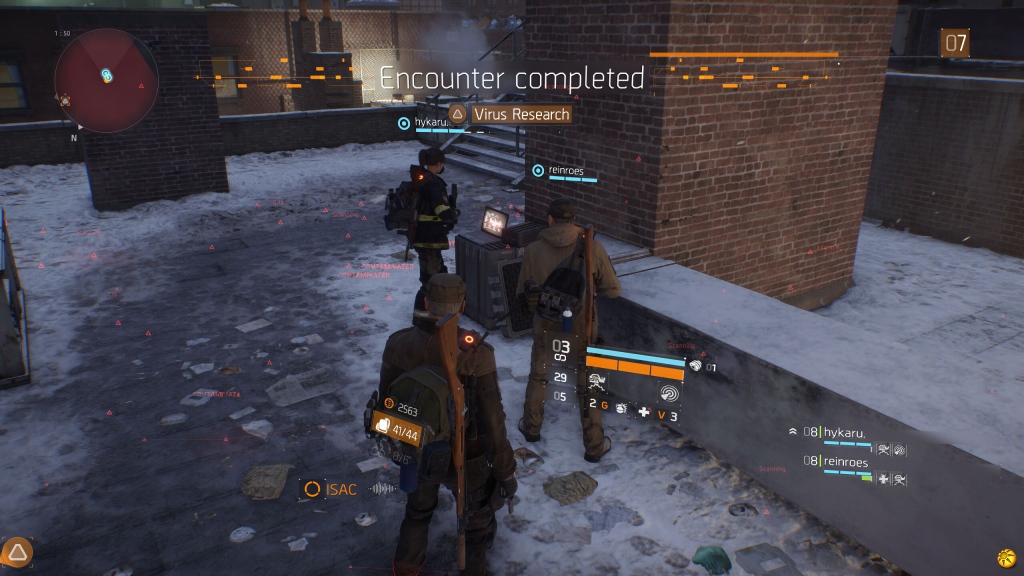Screen dimensions: 1024x576
Task: Click the objective marker on the minimap edge
Action: [x=65, y=101]
